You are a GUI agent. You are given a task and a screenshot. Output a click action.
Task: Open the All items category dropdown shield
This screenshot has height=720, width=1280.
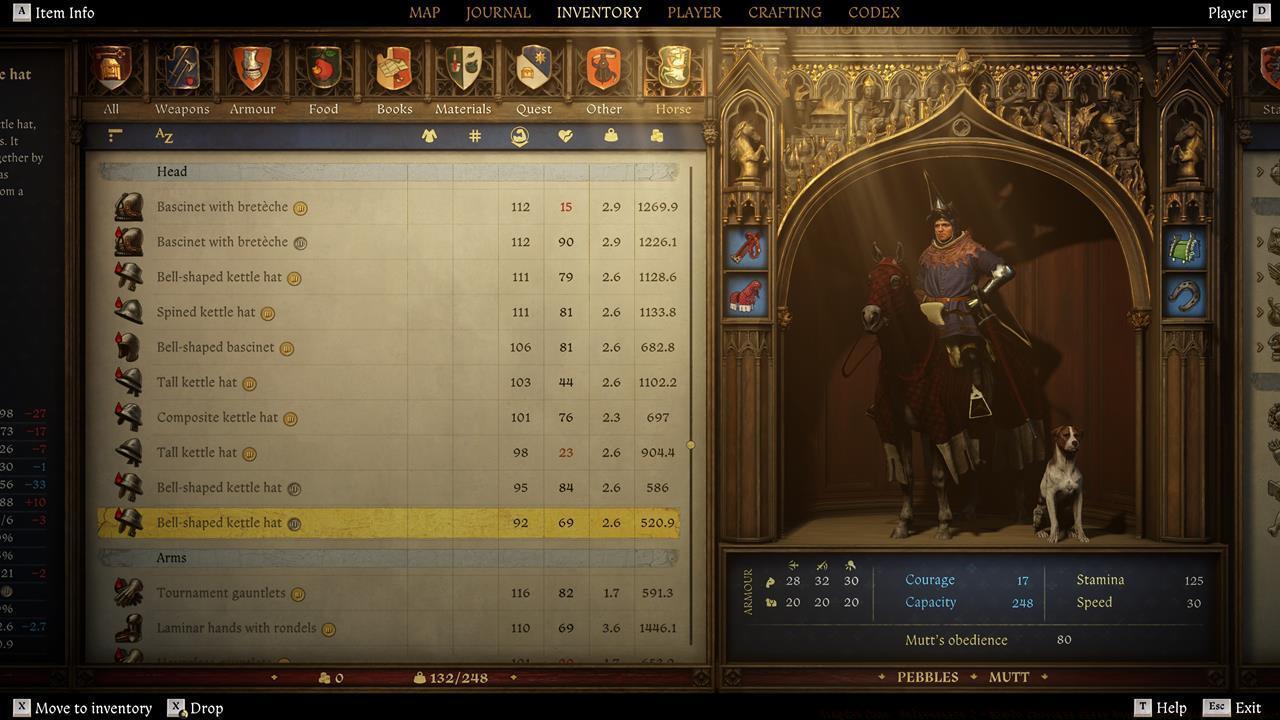click(110, 70)
